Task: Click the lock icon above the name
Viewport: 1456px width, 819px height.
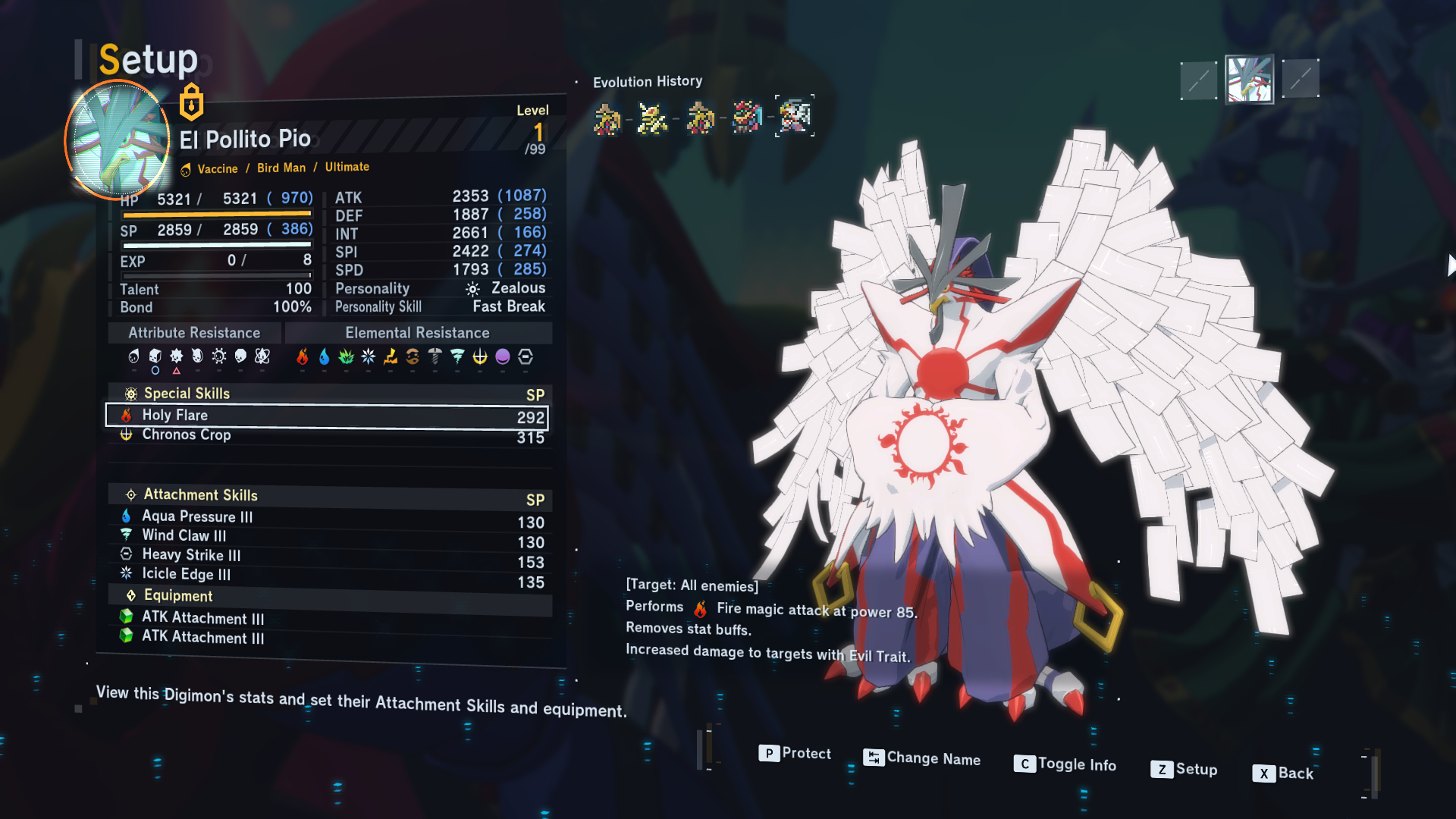Action: click(x=191, y=102)
